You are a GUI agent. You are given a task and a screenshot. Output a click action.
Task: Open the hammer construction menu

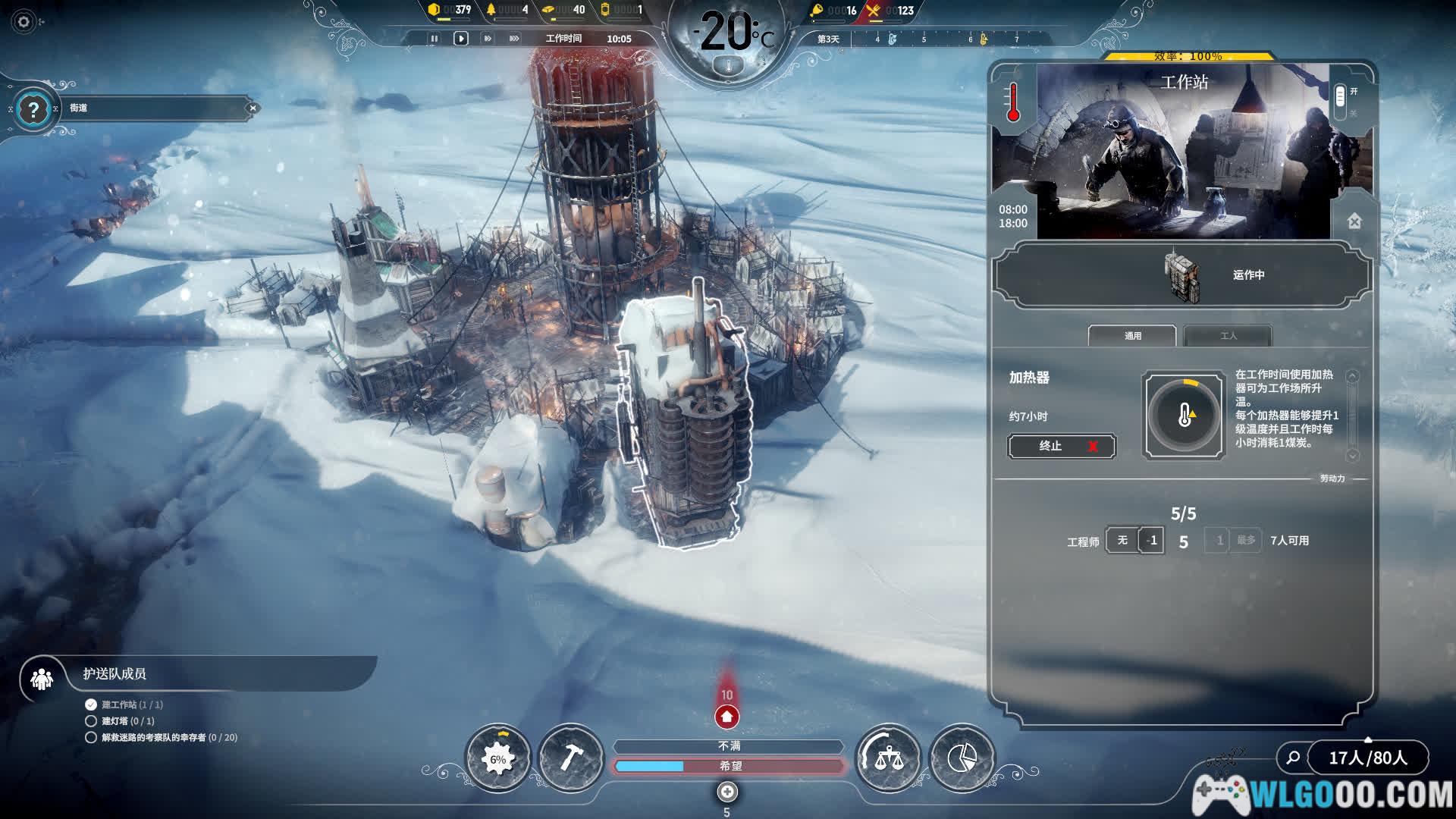[570, 758]
